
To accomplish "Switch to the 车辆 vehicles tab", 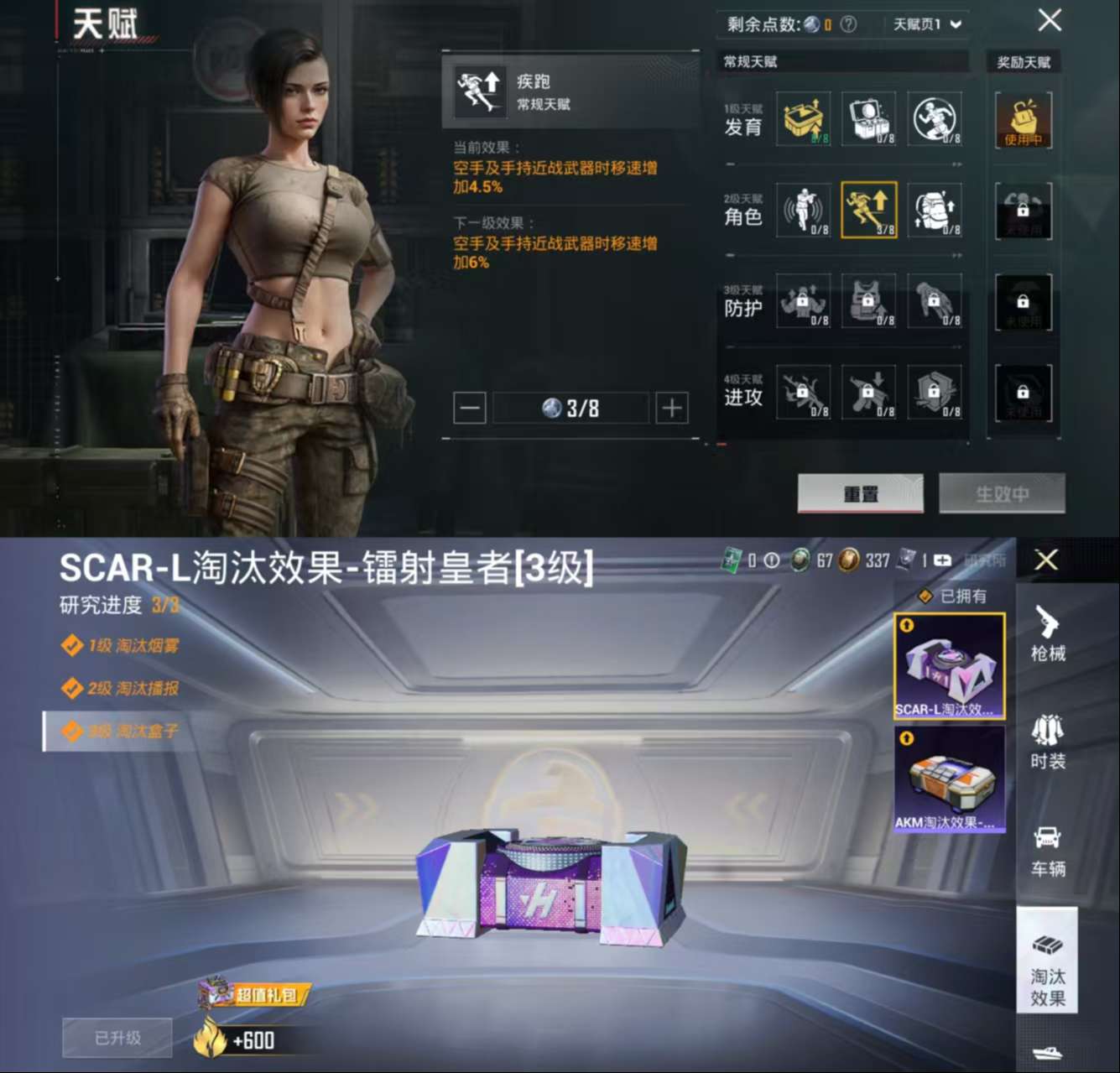I will click(1047, 850).
